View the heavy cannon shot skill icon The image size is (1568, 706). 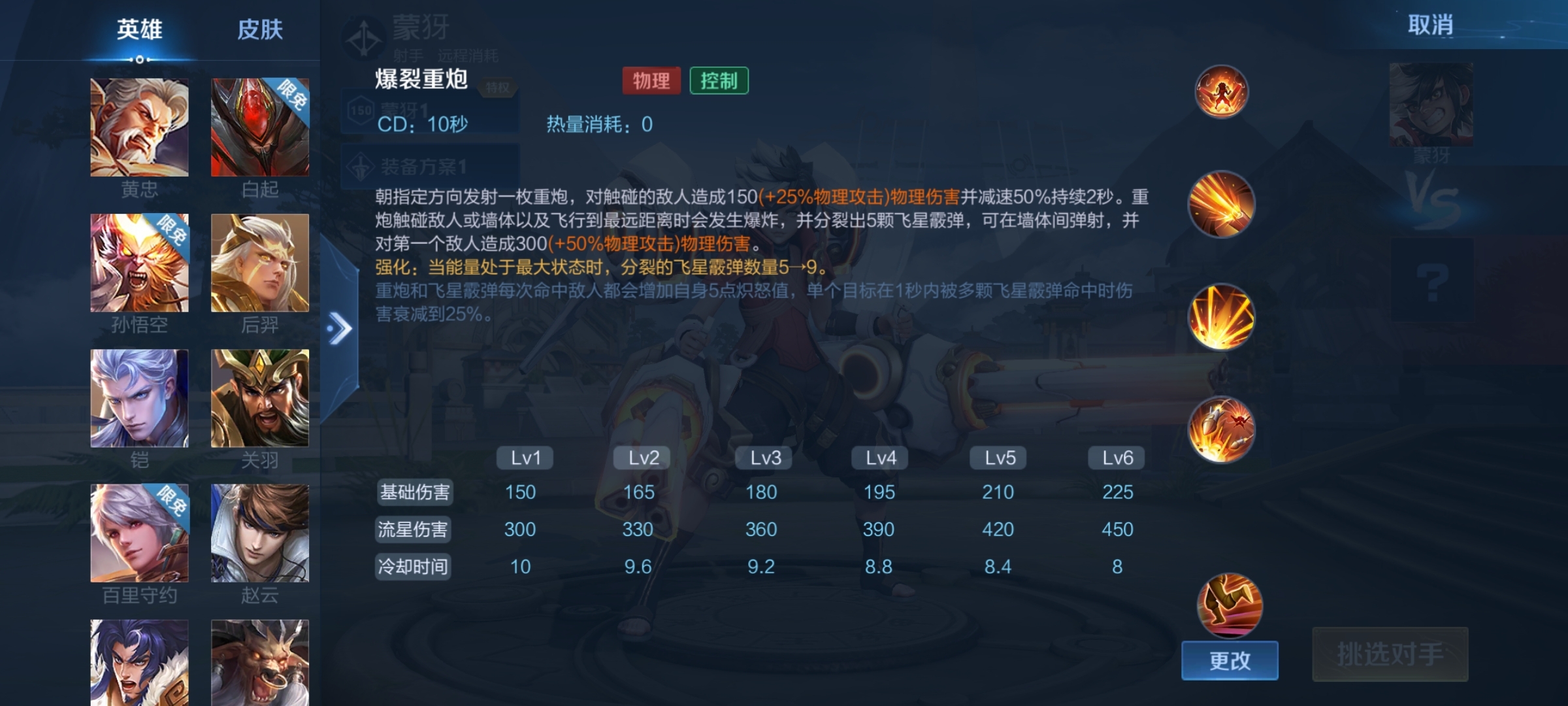[1221, 205]
